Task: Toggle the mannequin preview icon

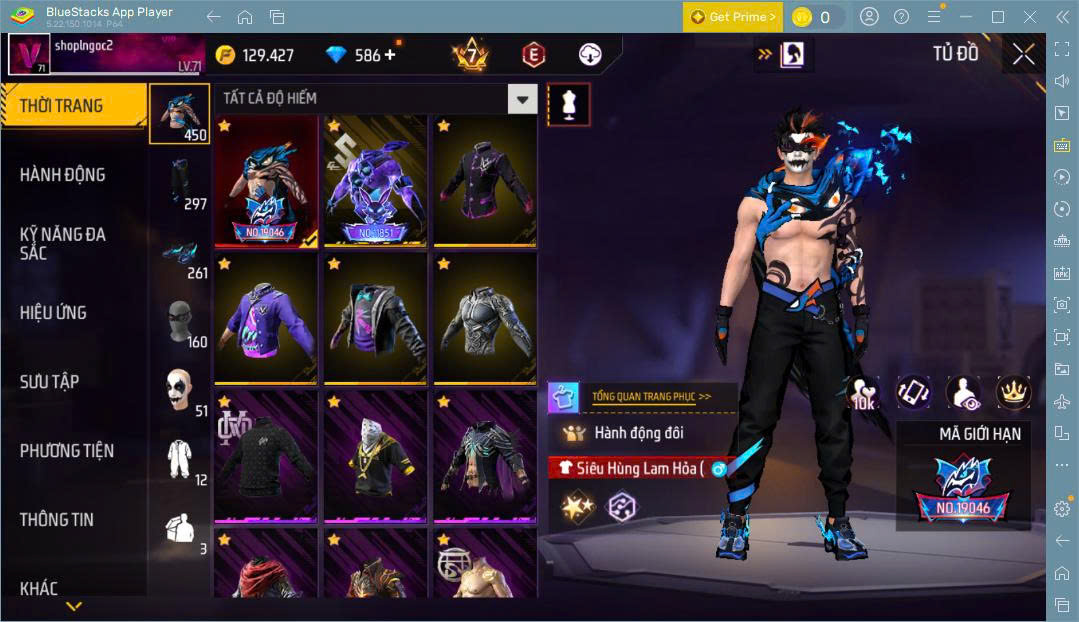Action: tap(569, 105)
